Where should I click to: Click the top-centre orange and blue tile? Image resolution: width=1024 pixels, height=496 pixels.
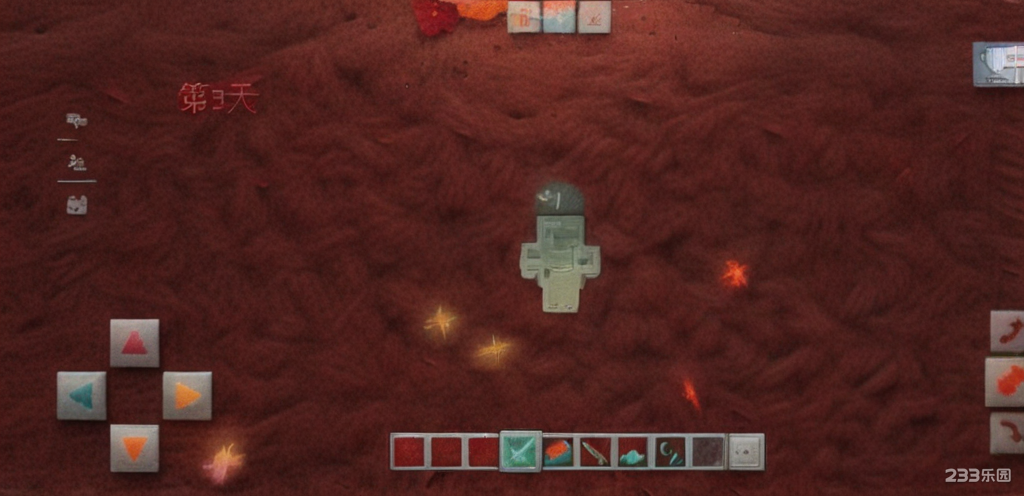pyautogui.click(x=559, y=16)
